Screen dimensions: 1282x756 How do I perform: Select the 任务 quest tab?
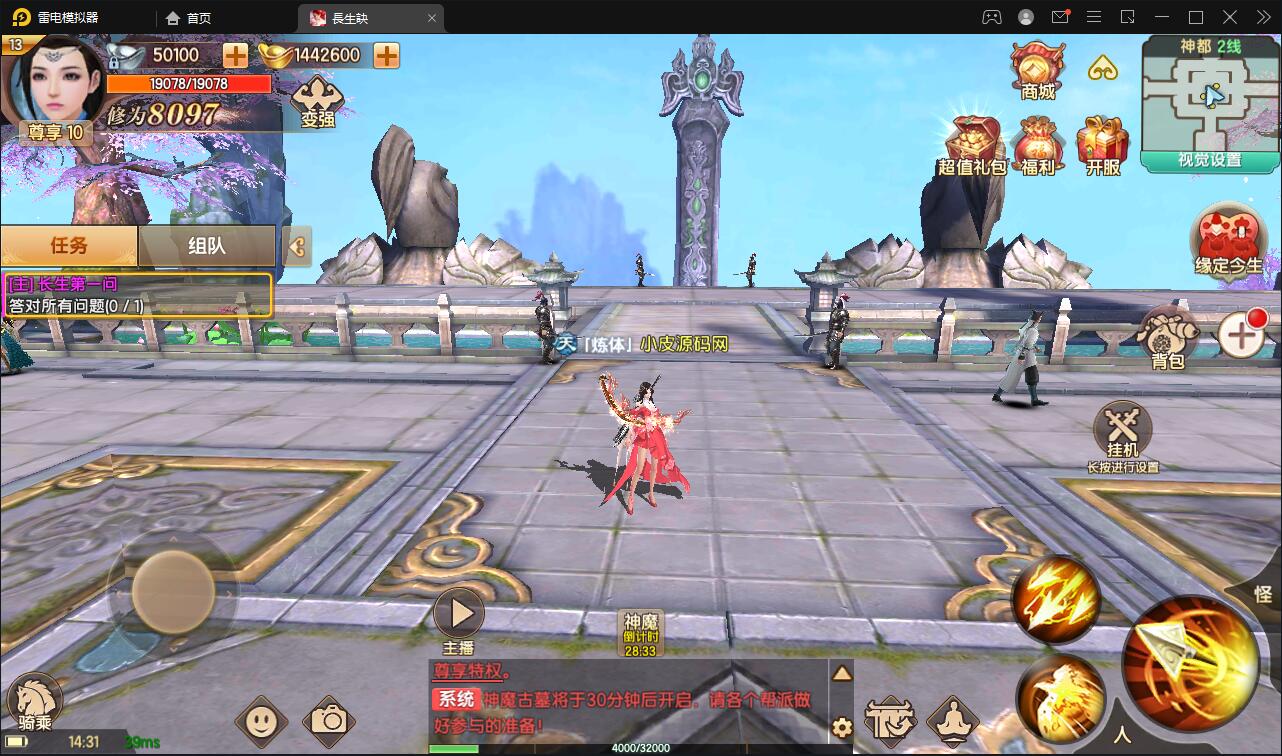(69, 245)
